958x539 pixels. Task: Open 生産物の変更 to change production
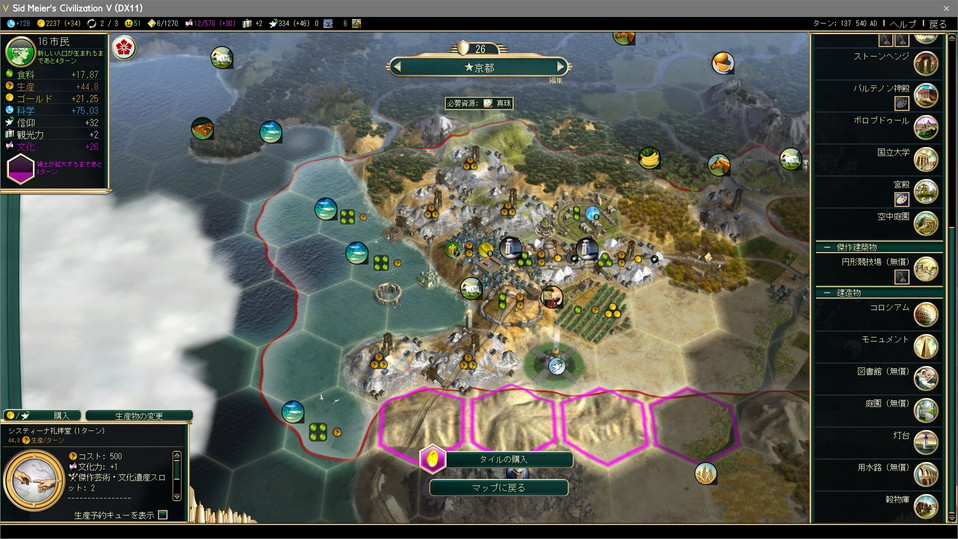point(139,415)
